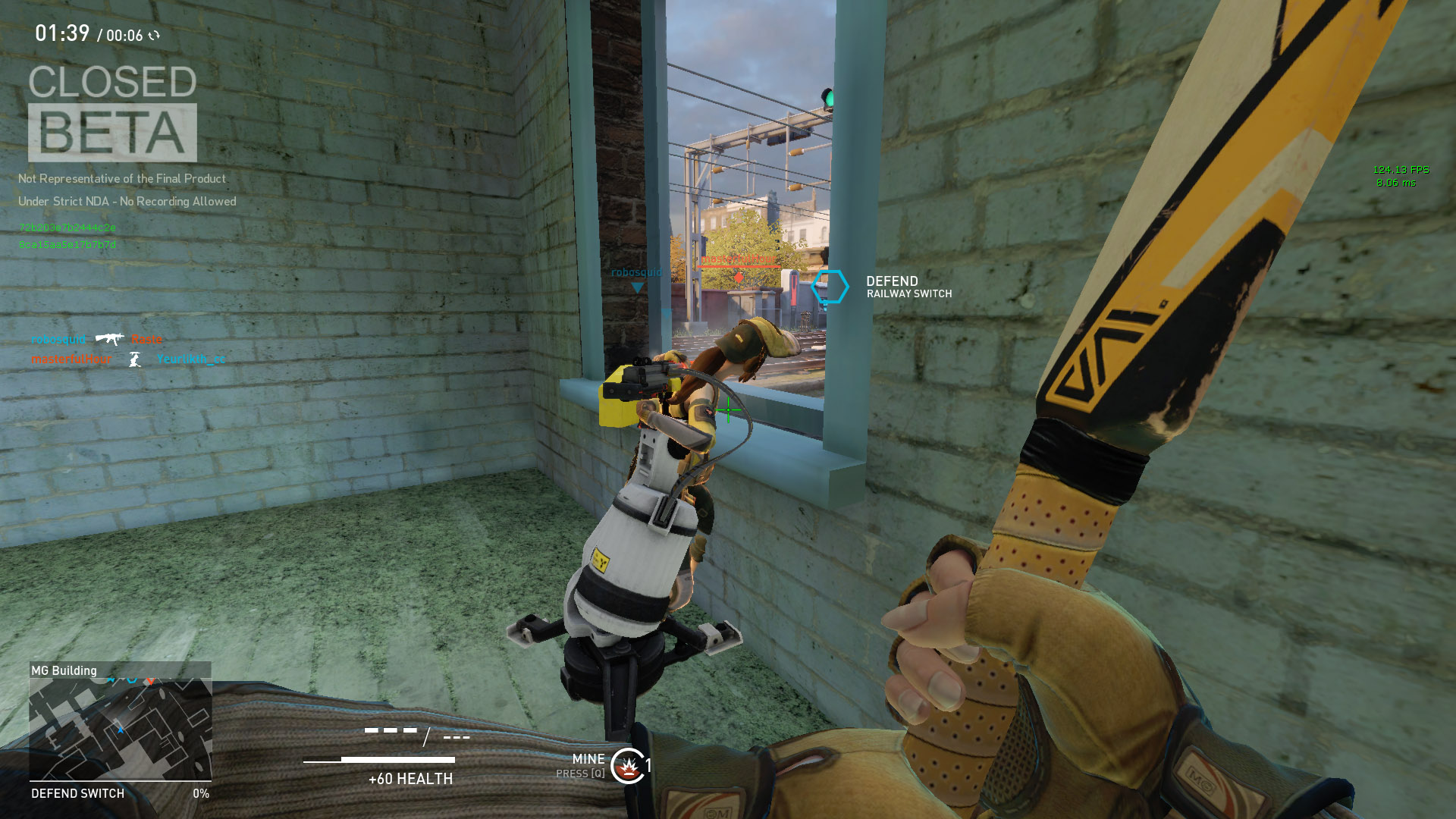Click the robosquid teammate marker
1456x819 pixels.
coord(637,287)
